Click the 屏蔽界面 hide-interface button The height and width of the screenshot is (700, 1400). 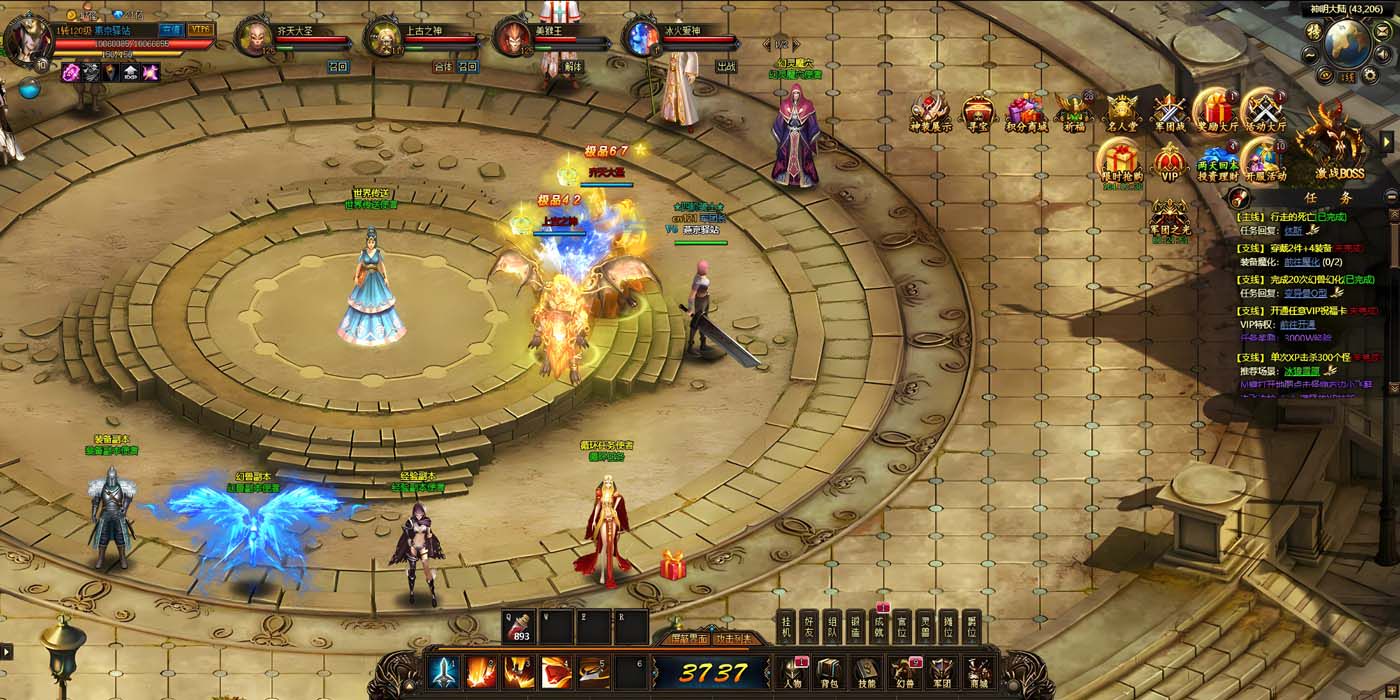pyautogui.click(x=689, y=637)
